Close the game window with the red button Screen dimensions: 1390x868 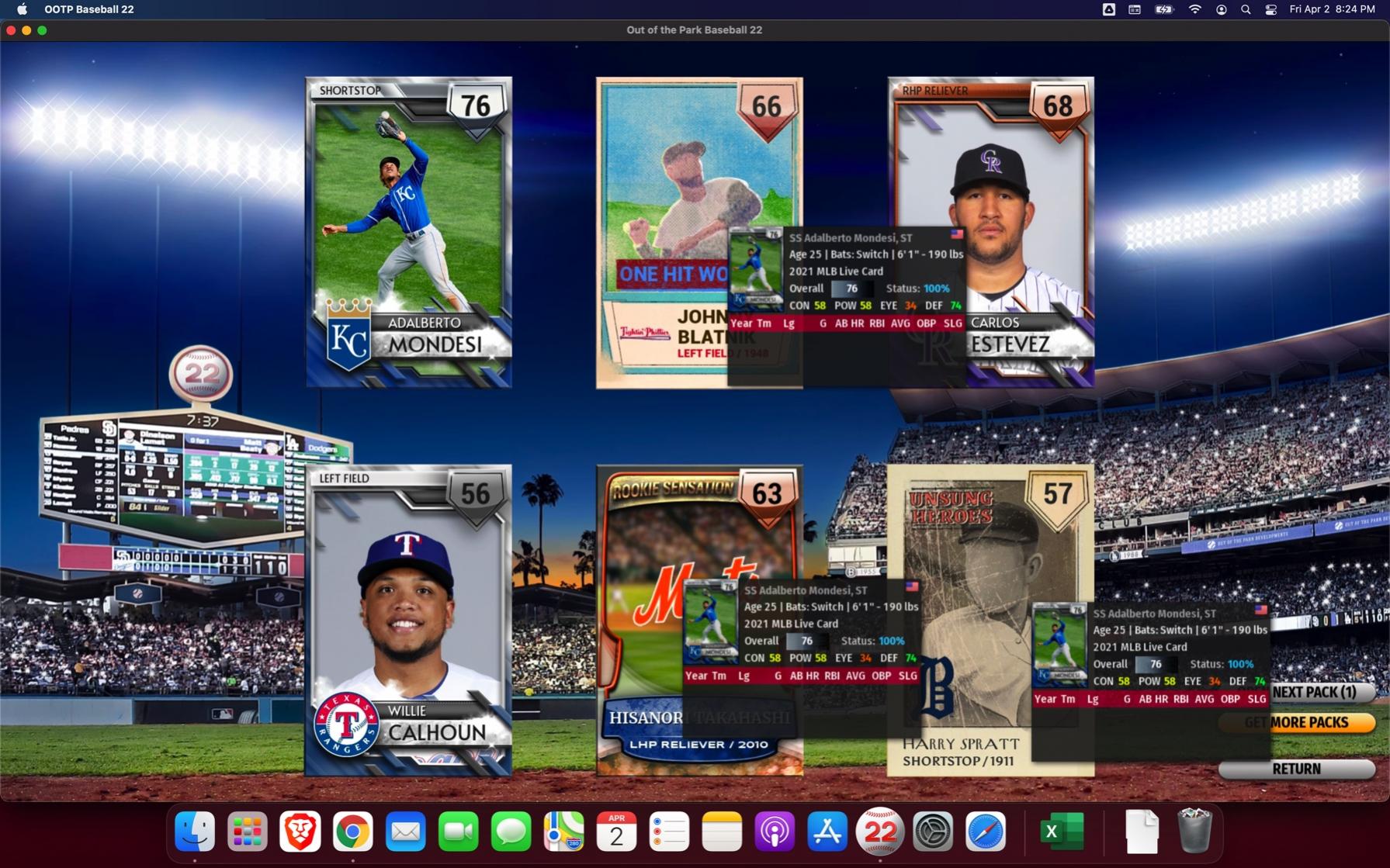11,30
